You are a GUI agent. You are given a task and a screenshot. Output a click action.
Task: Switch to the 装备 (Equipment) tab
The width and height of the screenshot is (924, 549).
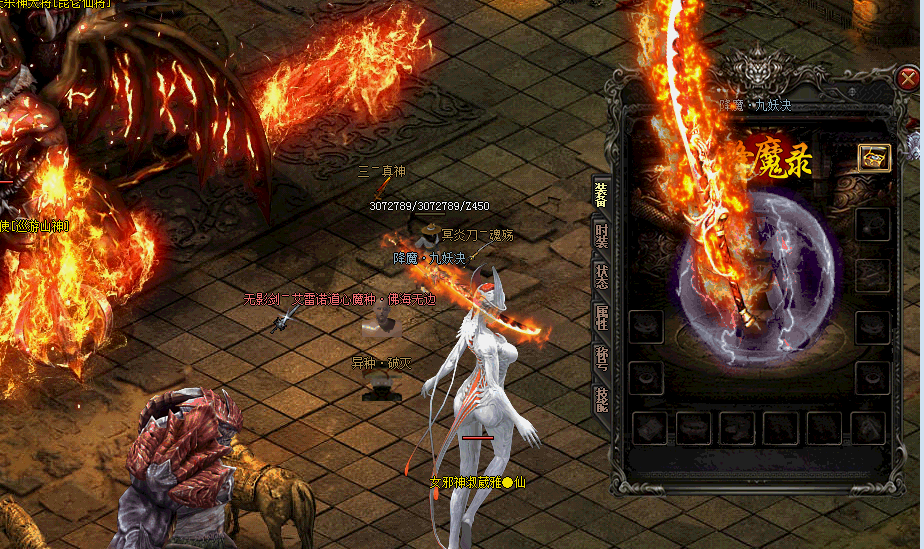601,193
